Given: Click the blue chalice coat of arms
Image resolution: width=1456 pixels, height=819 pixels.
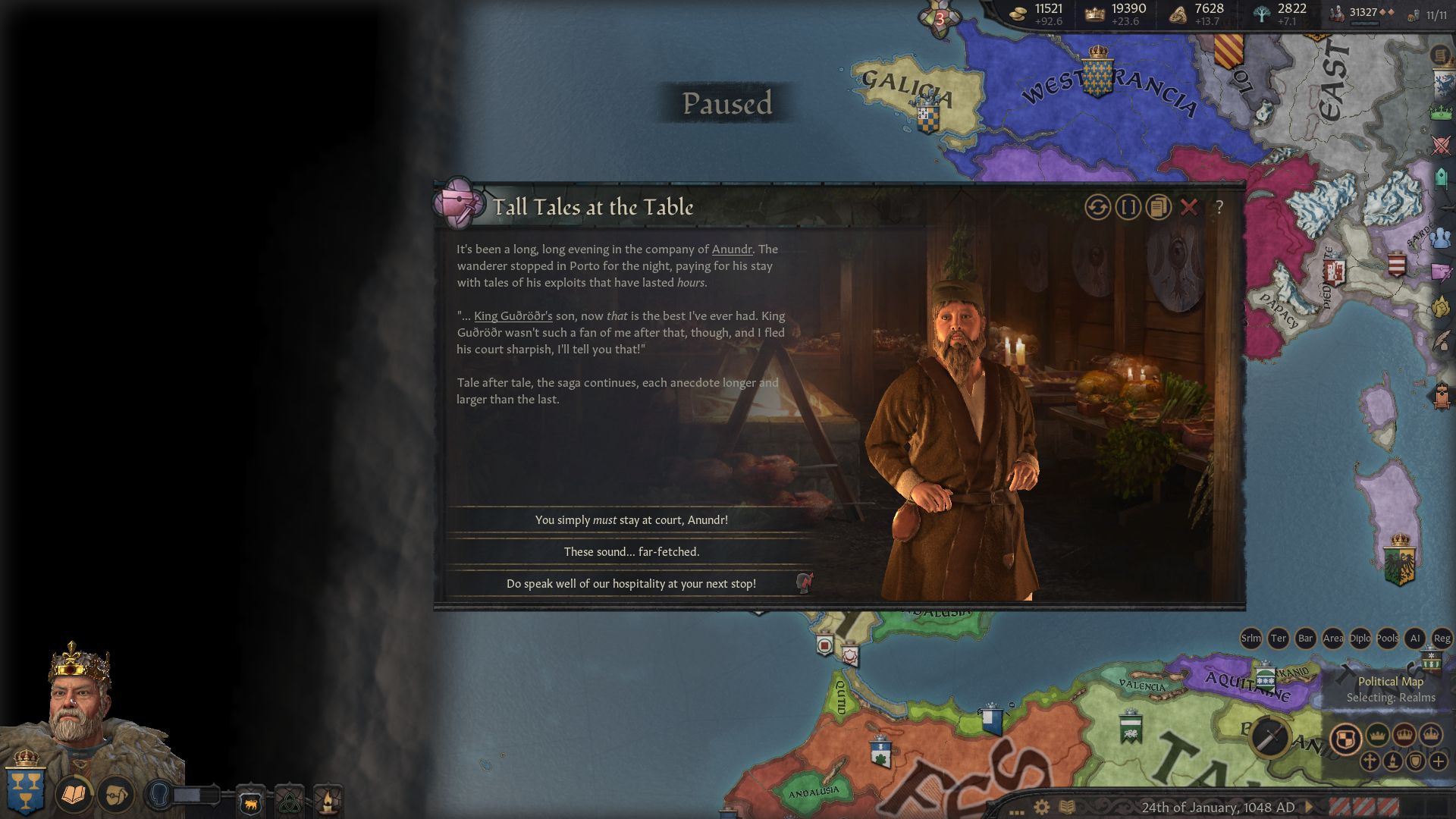Looking at the screenshot, I should [25, 789].
